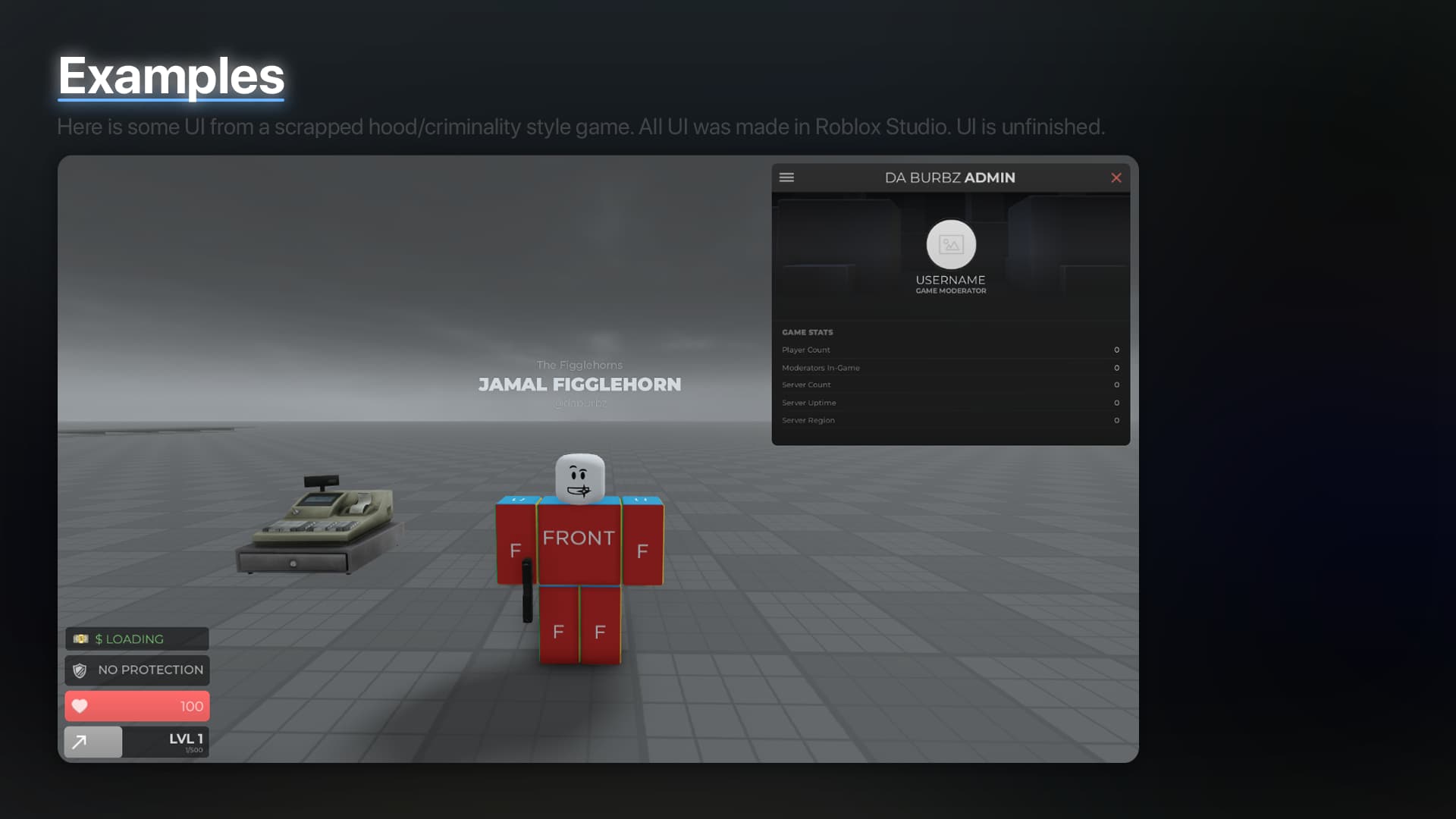Click the DA BURBZ ADMIN title bar
Screen dimensions: 1456x819
pos(951,177)
